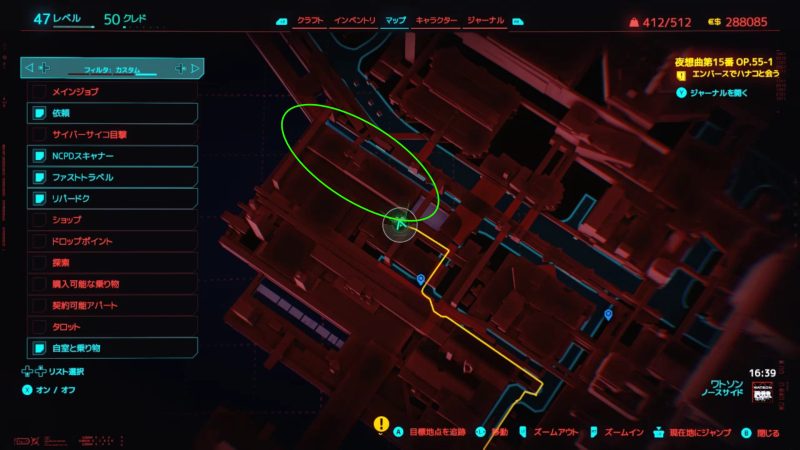Select the tracked quest 夜想曲第15番 OP.55-1

[728, 61]
